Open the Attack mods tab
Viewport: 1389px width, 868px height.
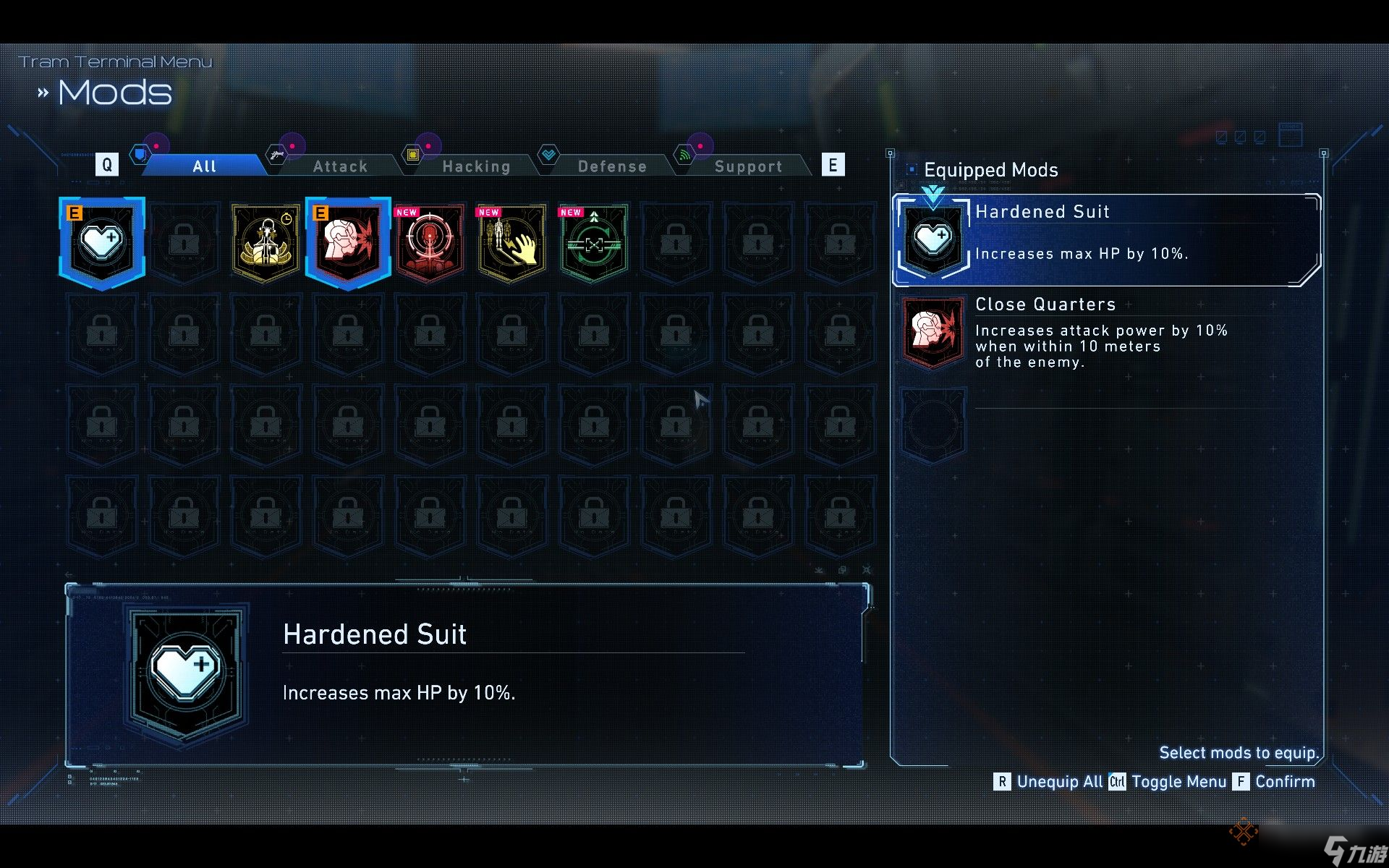pyautogui.click(x=340, y=166)
